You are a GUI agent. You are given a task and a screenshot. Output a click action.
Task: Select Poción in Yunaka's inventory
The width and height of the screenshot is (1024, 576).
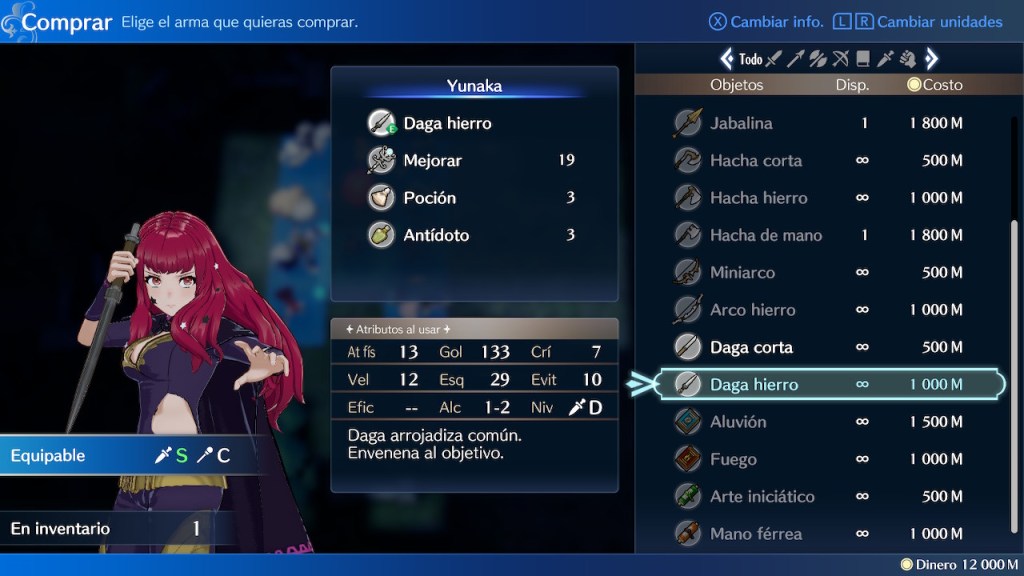(x=430, y=198)
